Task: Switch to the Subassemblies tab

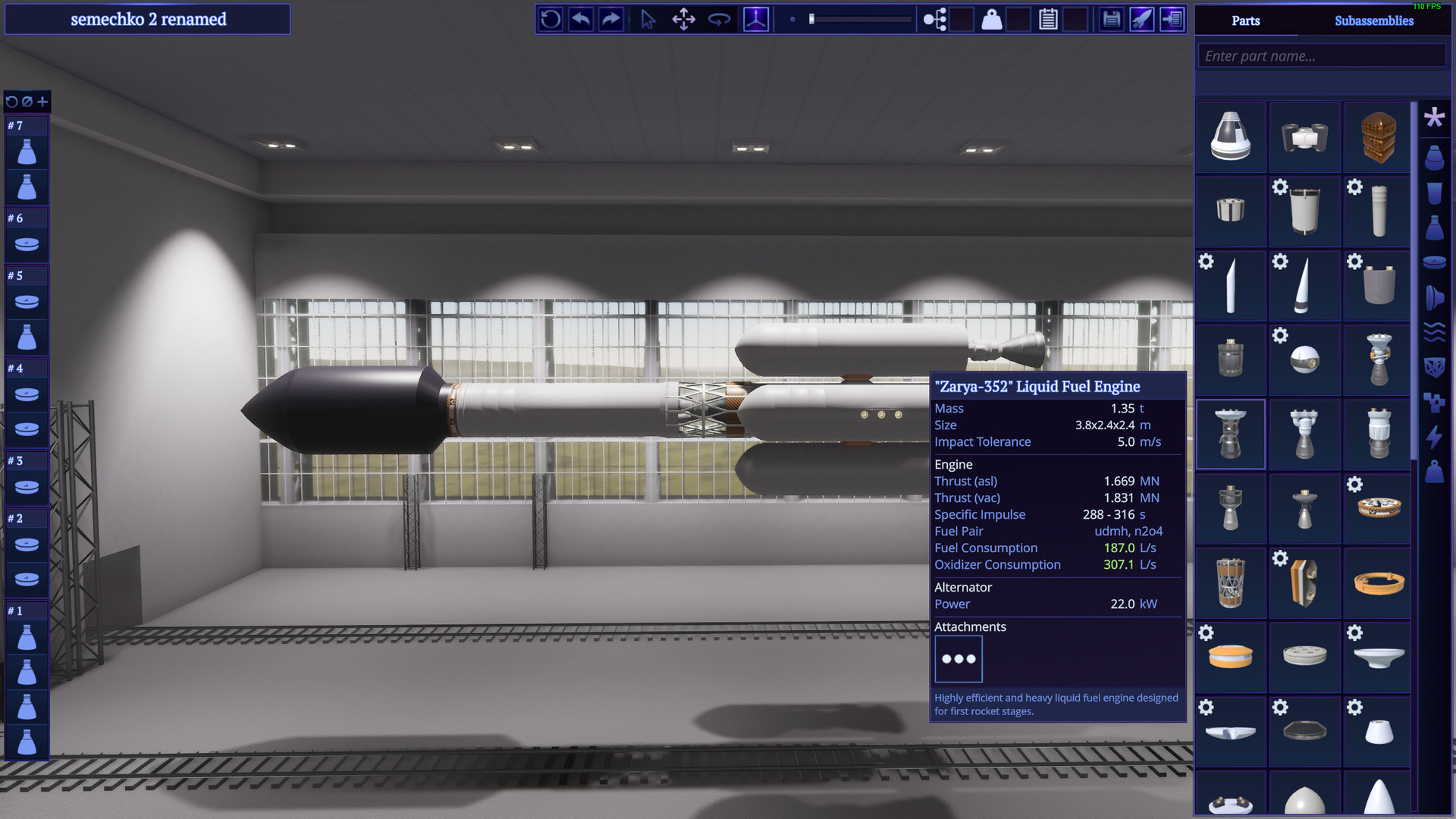Action: tap(1375, 20)
